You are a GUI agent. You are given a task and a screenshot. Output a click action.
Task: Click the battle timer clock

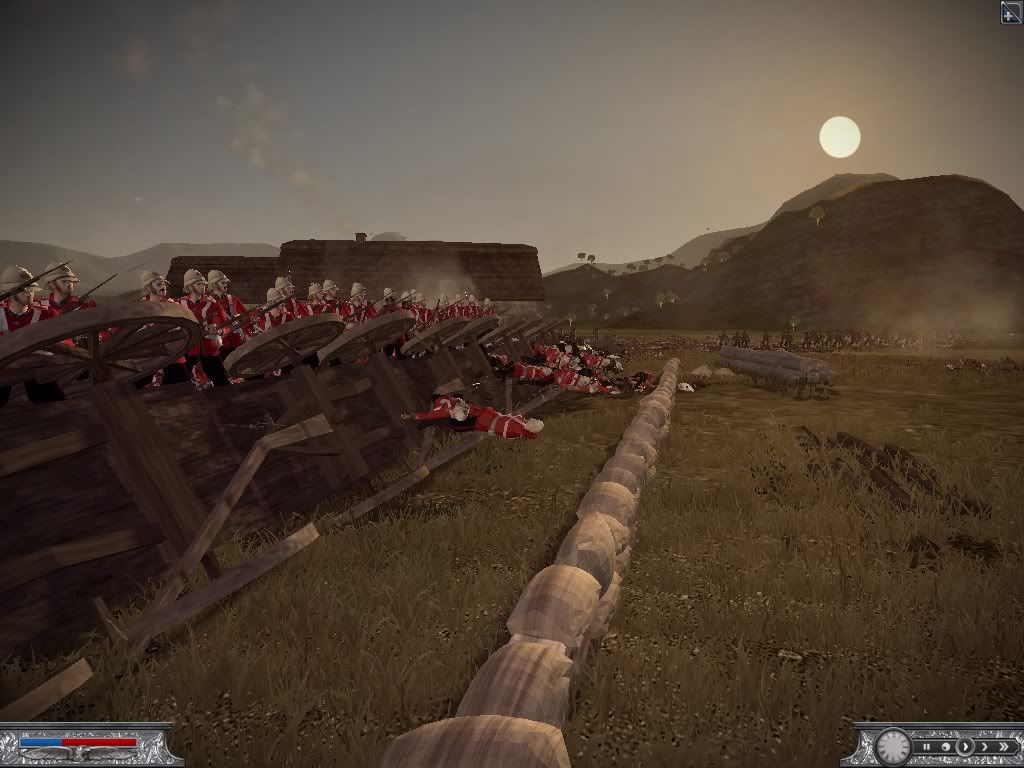[x=893, y=746]
